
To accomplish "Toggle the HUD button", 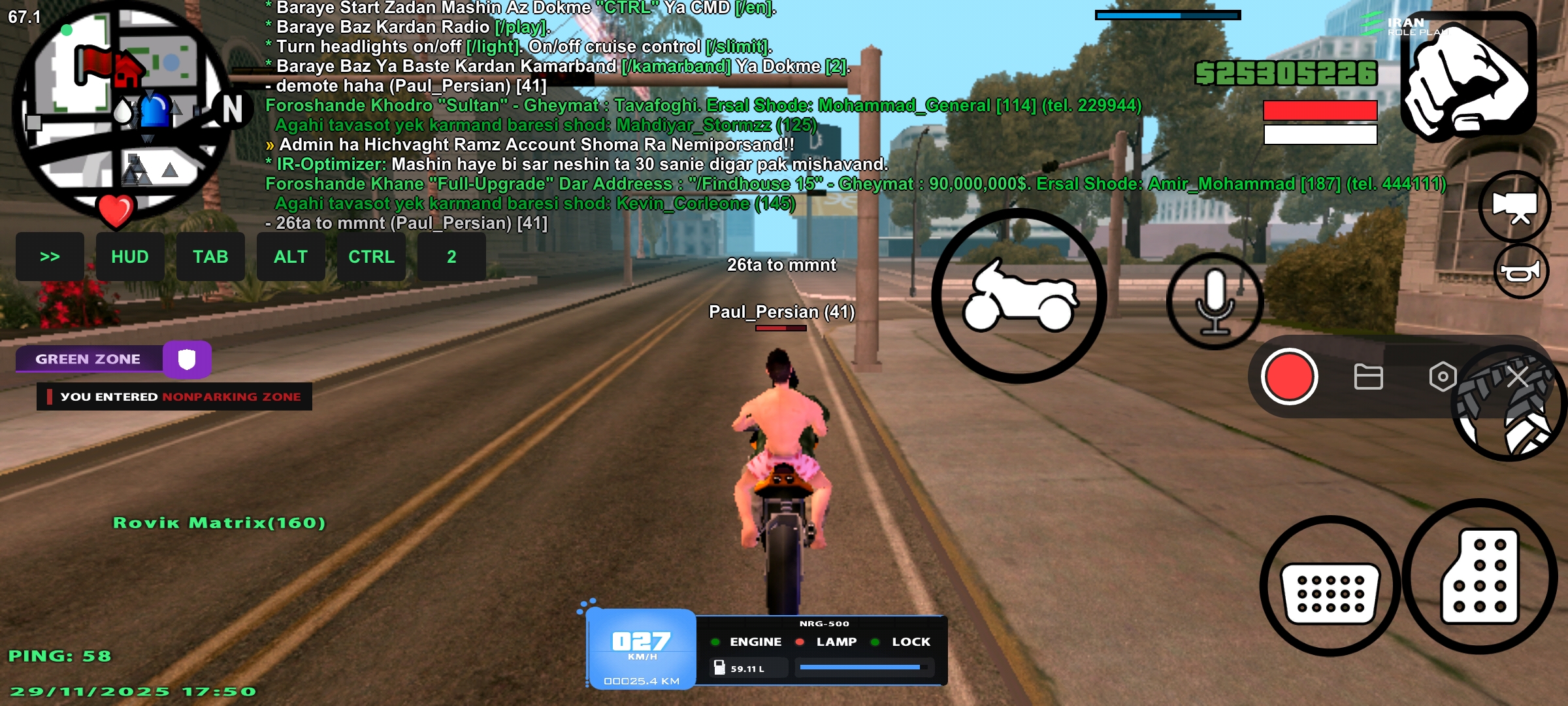I will (130, 257).
